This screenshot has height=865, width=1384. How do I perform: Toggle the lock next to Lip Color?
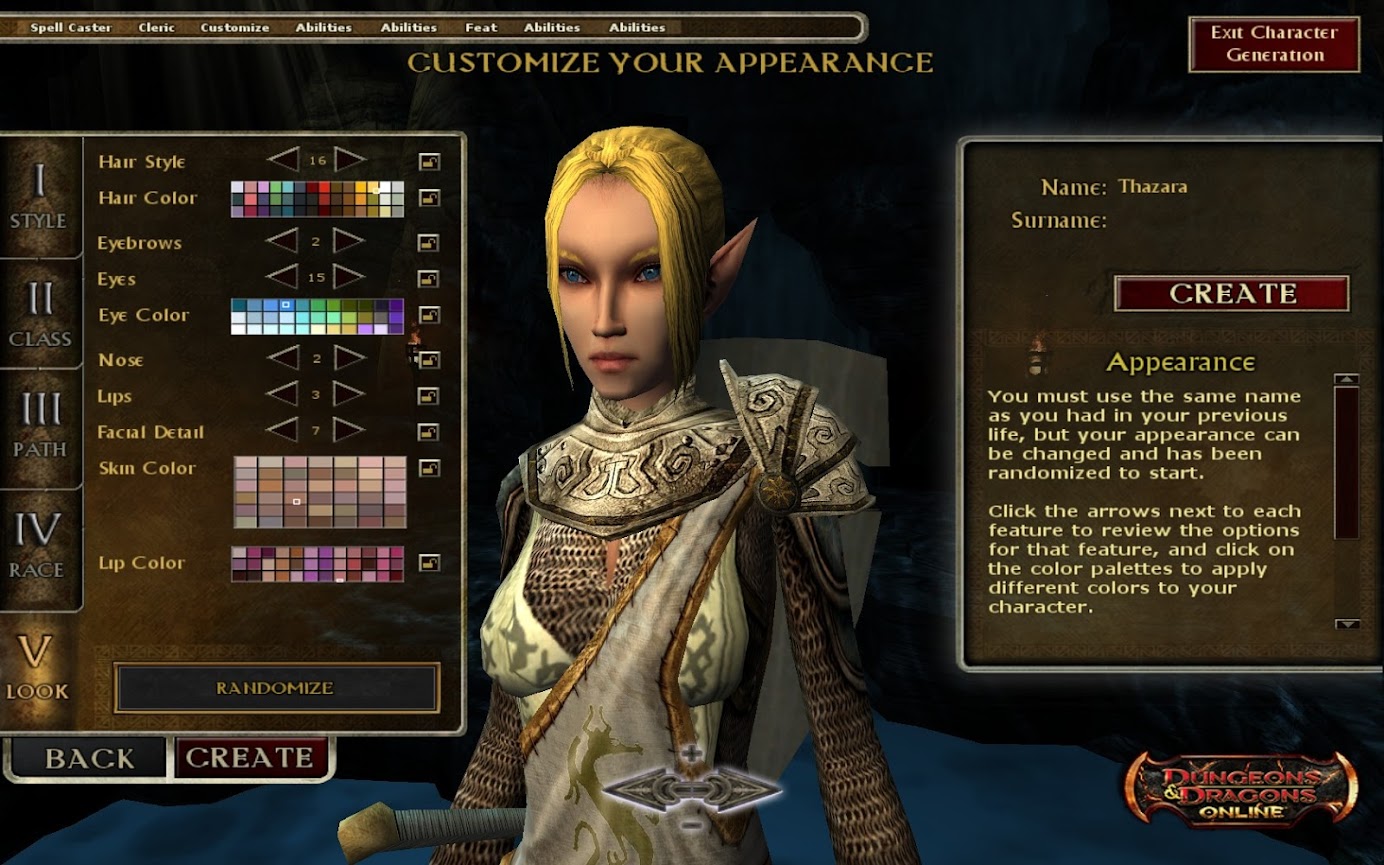(429, 563)
